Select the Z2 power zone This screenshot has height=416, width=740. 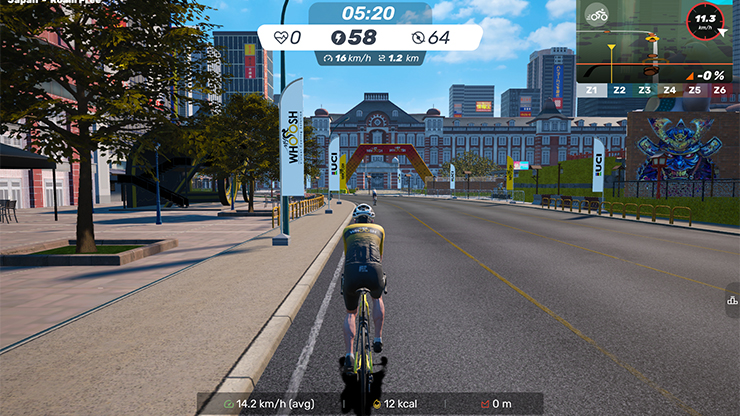click(x=619, y=90)
